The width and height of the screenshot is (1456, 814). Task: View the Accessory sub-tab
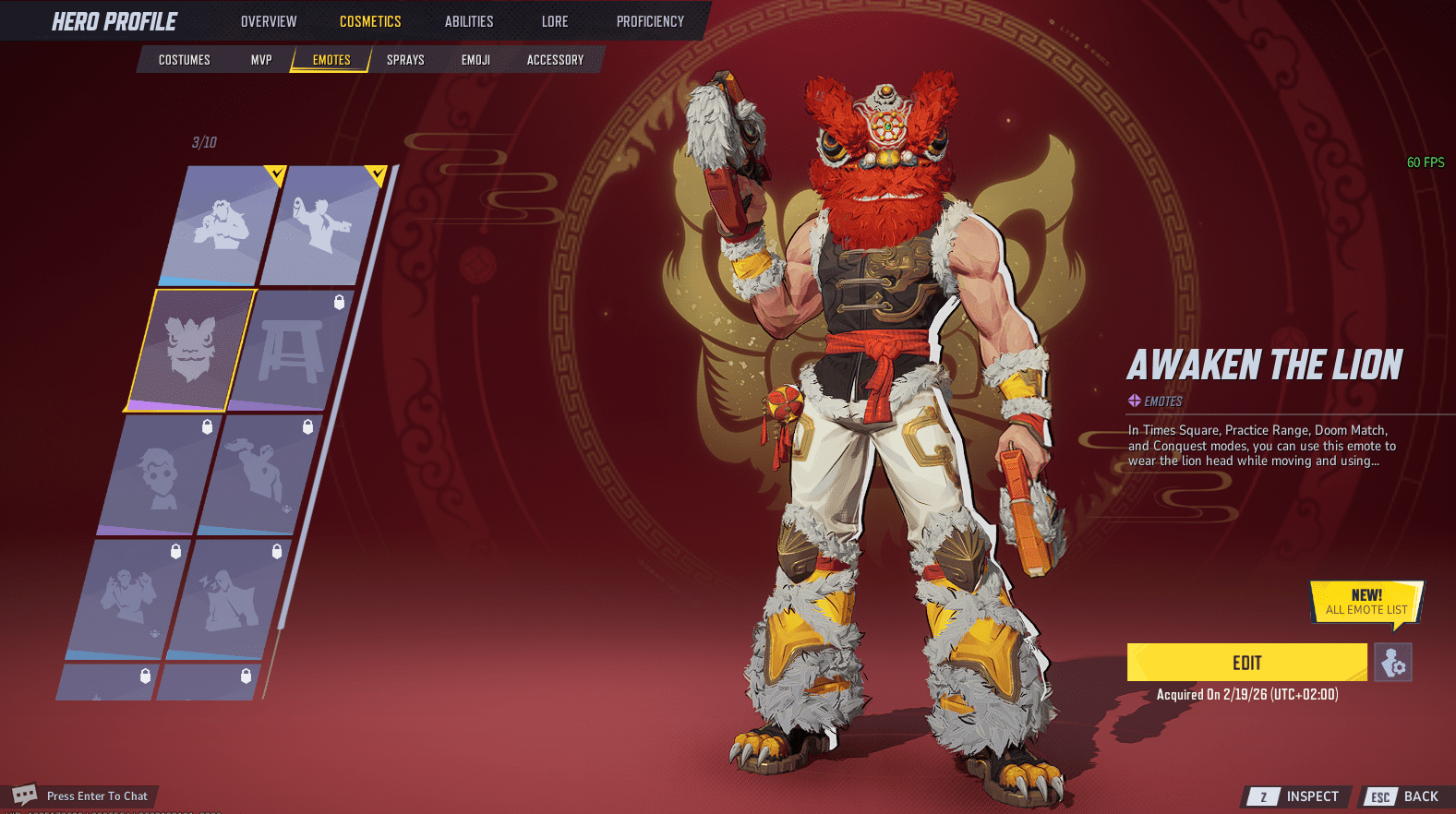tap(555, 60)
